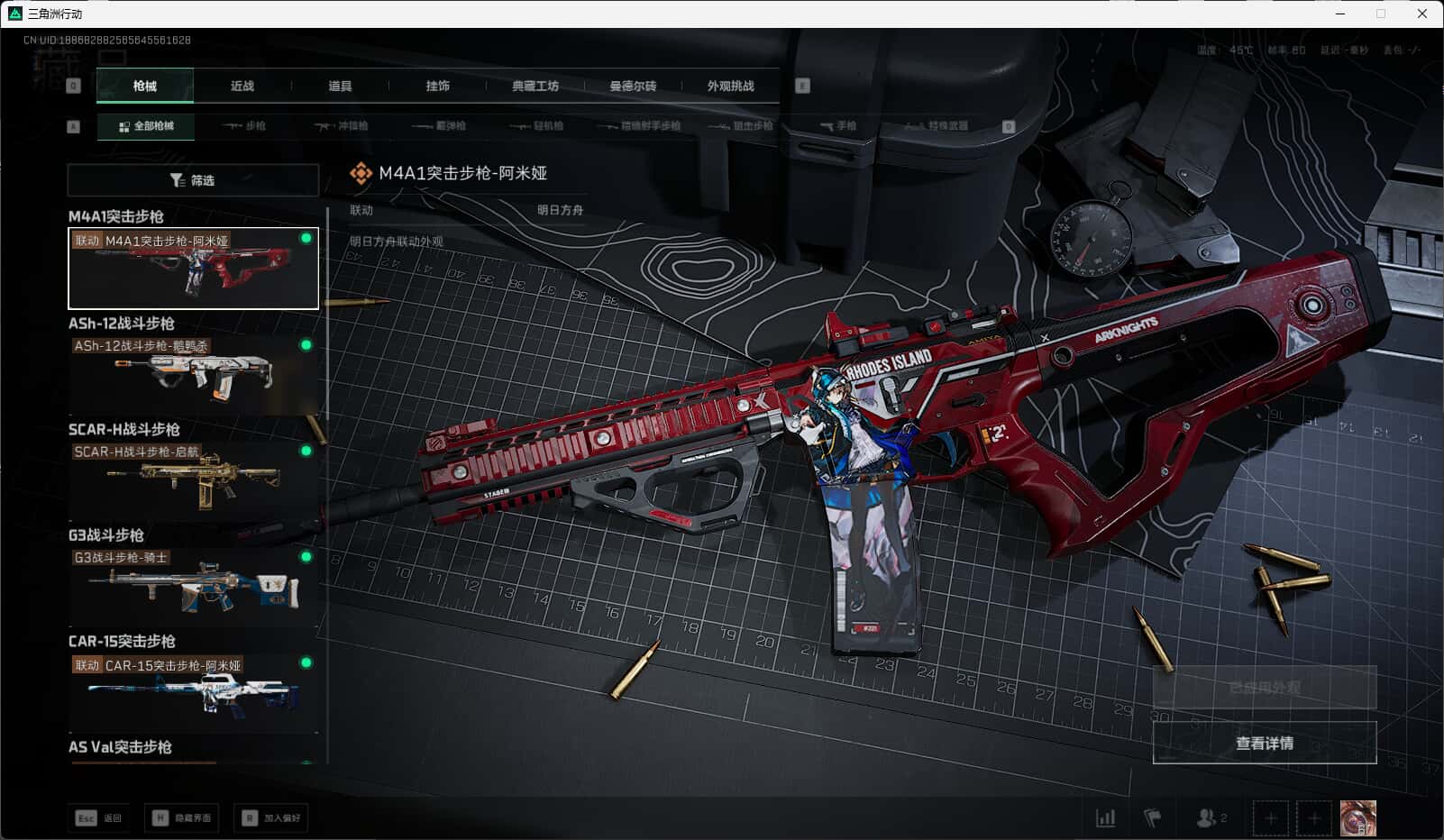Screen dimensions: 1444x840
Task: Click the 隐藏界面 hide interface button
Action: (x=182, y=817)
